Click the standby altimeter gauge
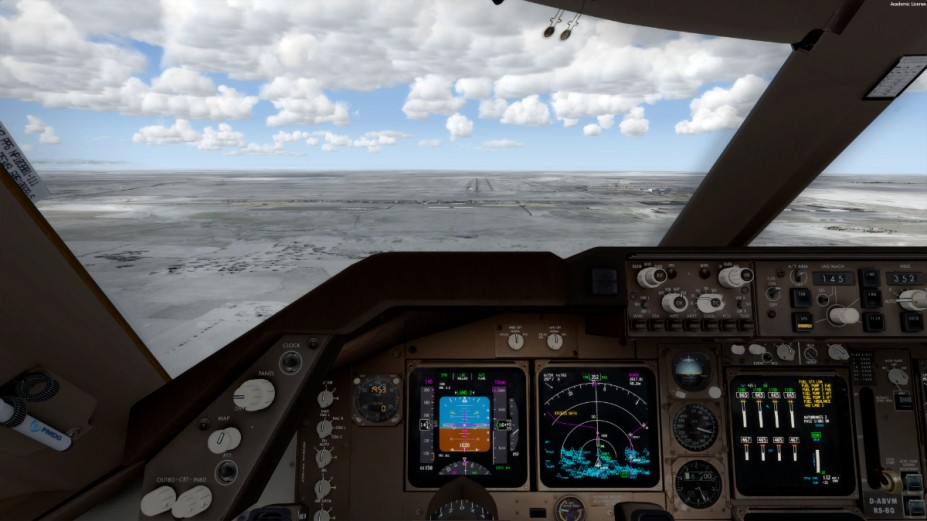The width and height of the screenshot is (927, 521). (x=696, y=483)
